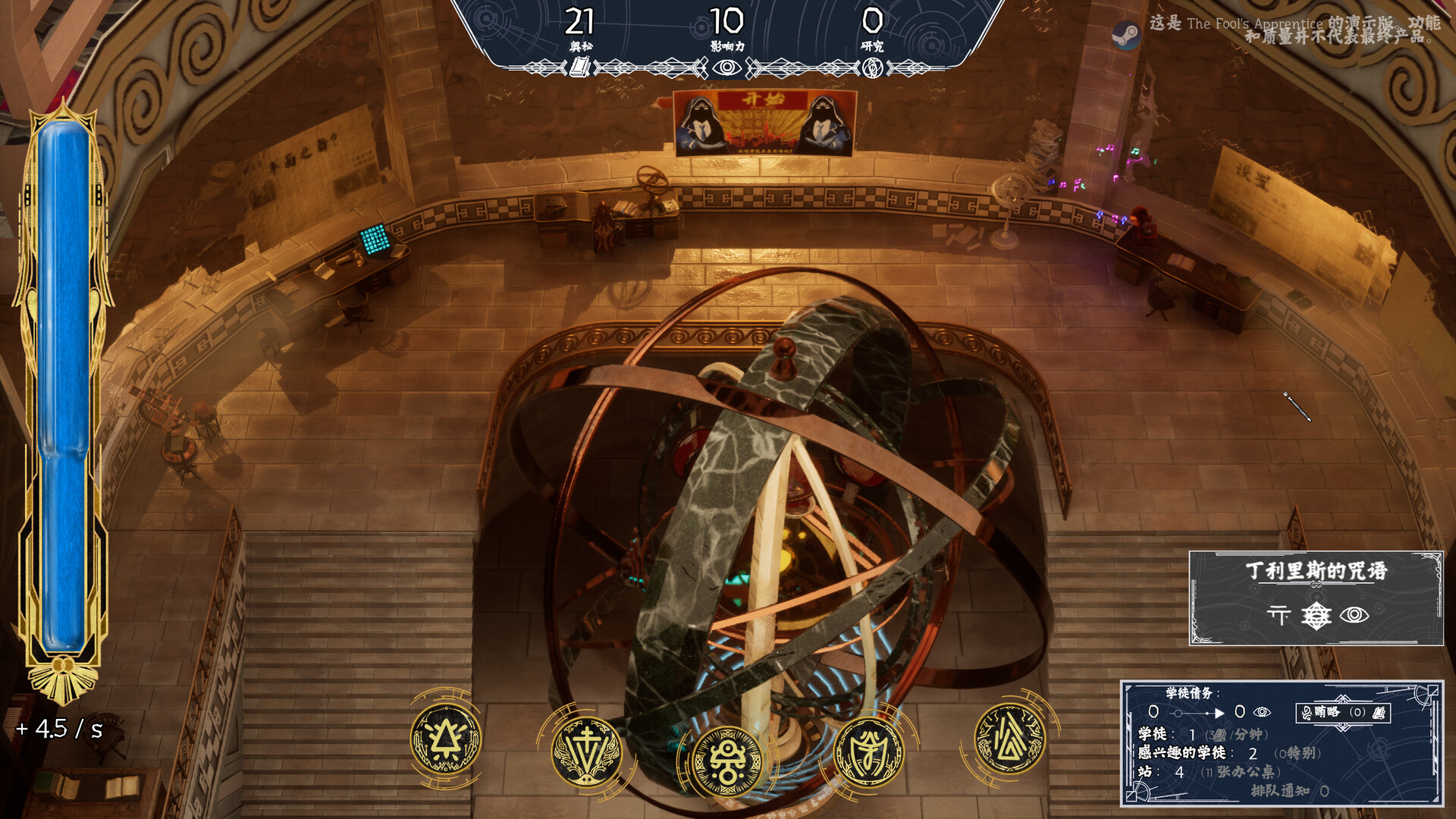1456x819 pixels.
Task: Select the winged cross rune sigil
Action: 585,751
